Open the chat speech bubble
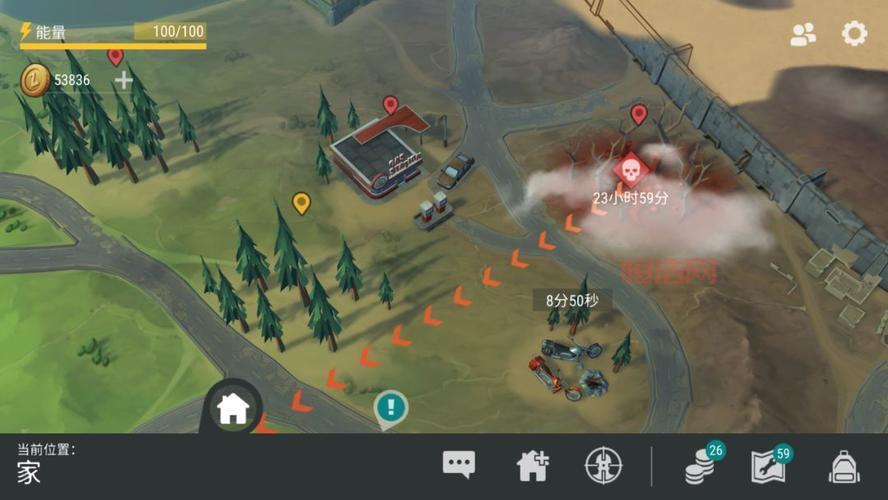This screenshot has width=888, height=500. click(459, 464)
